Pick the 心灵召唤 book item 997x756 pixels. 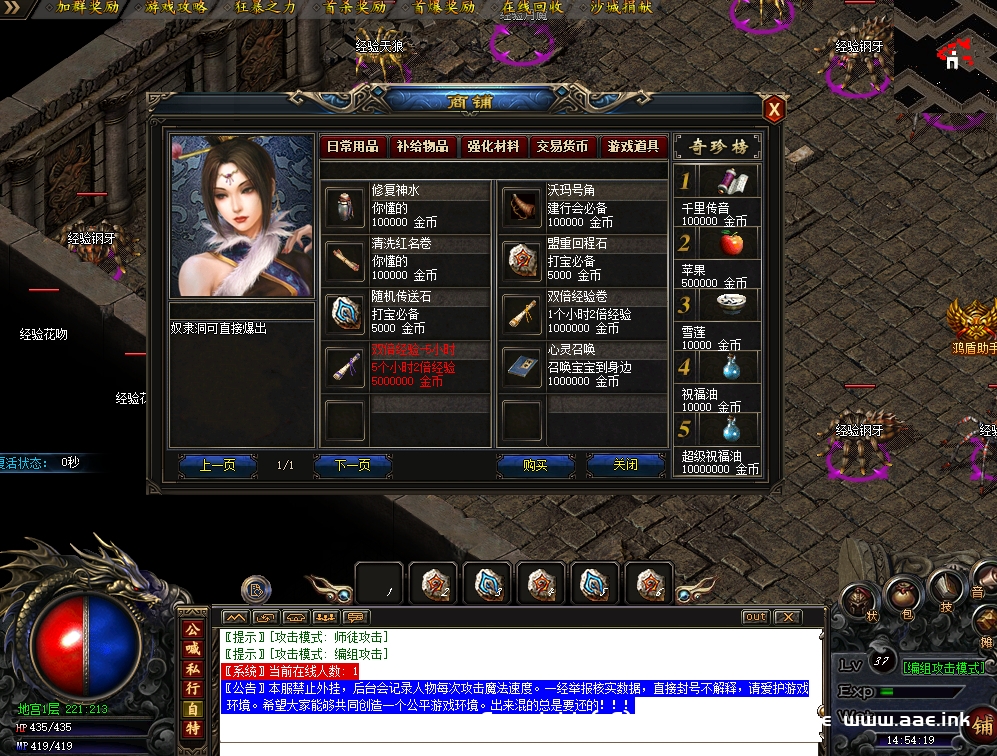pyautogui.click(x=521, y=367)
